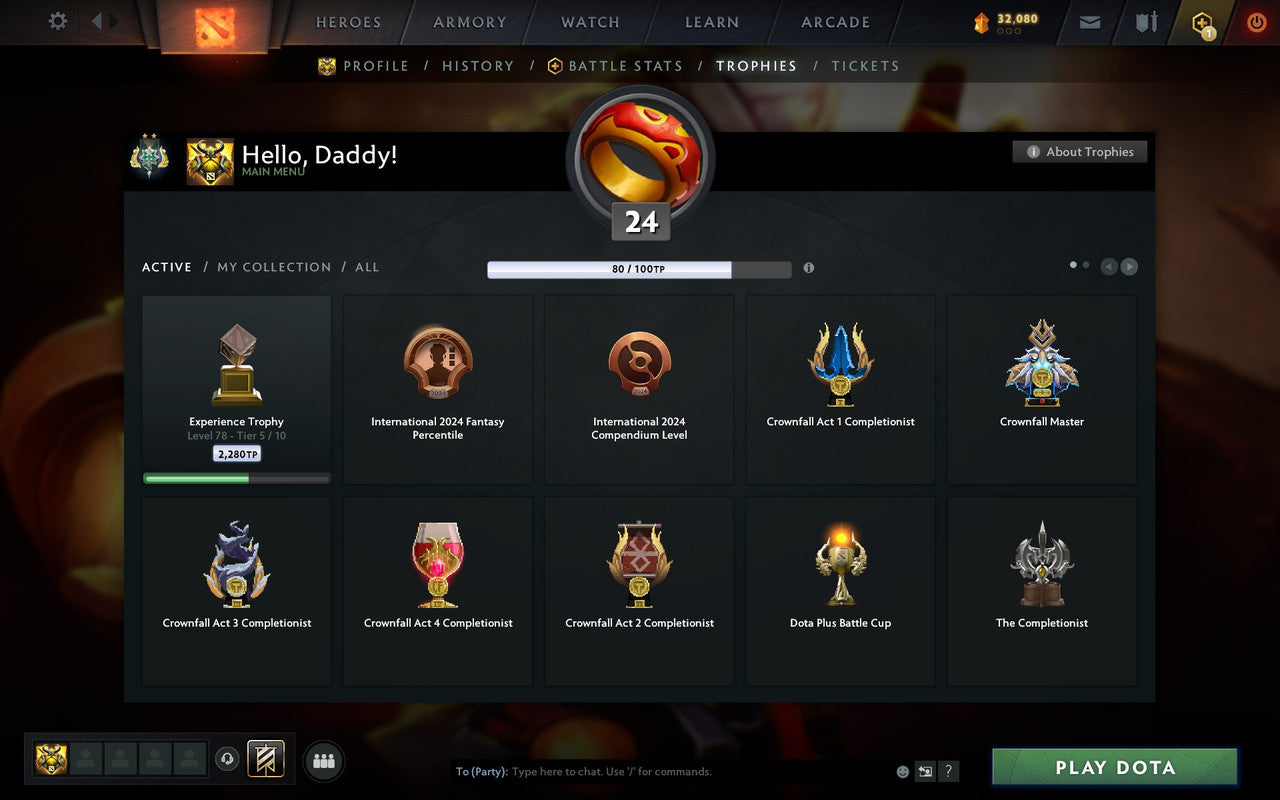Open the settings gear

(57, 22)
